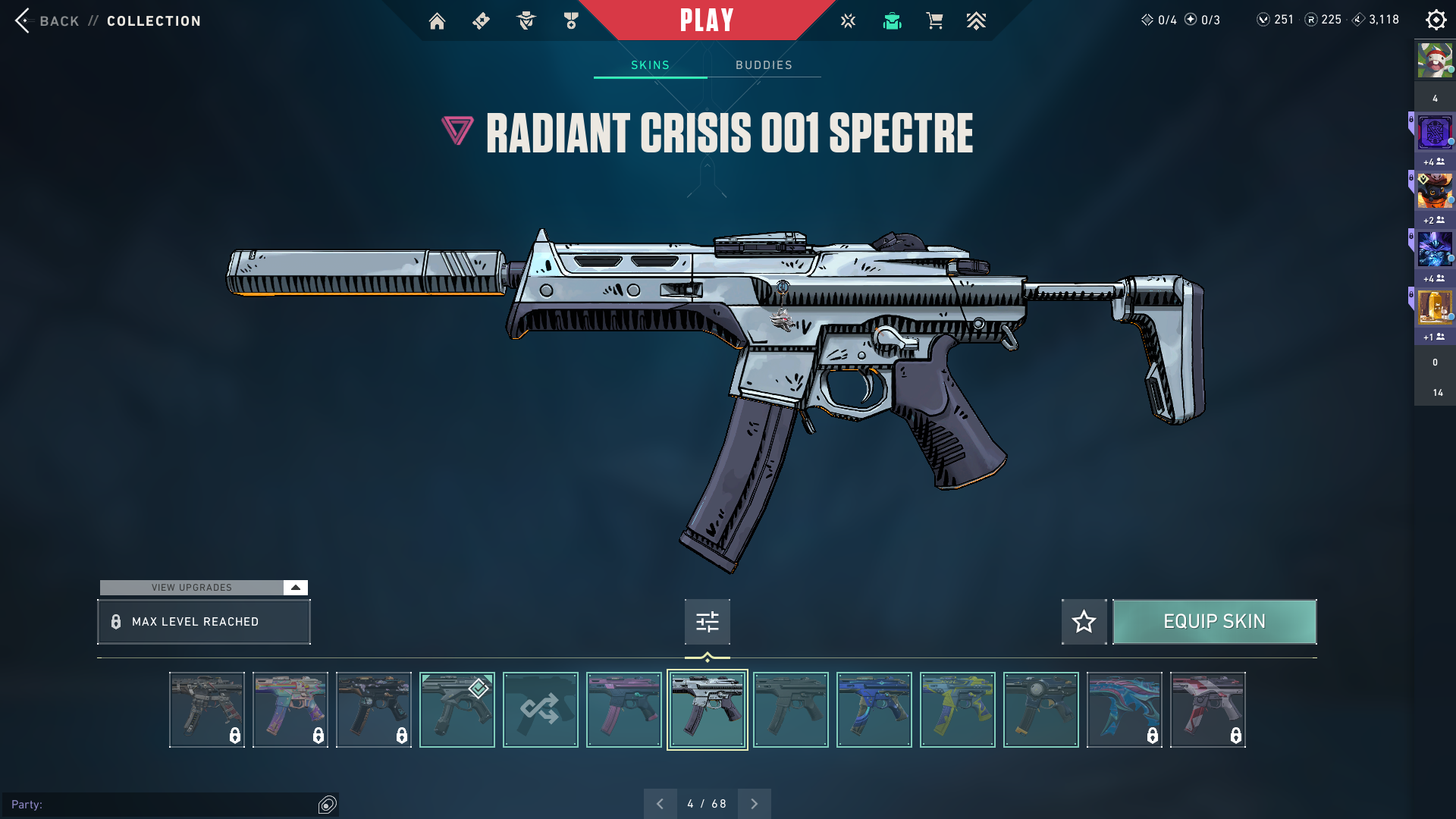Open the settings gear icon

1436,20
